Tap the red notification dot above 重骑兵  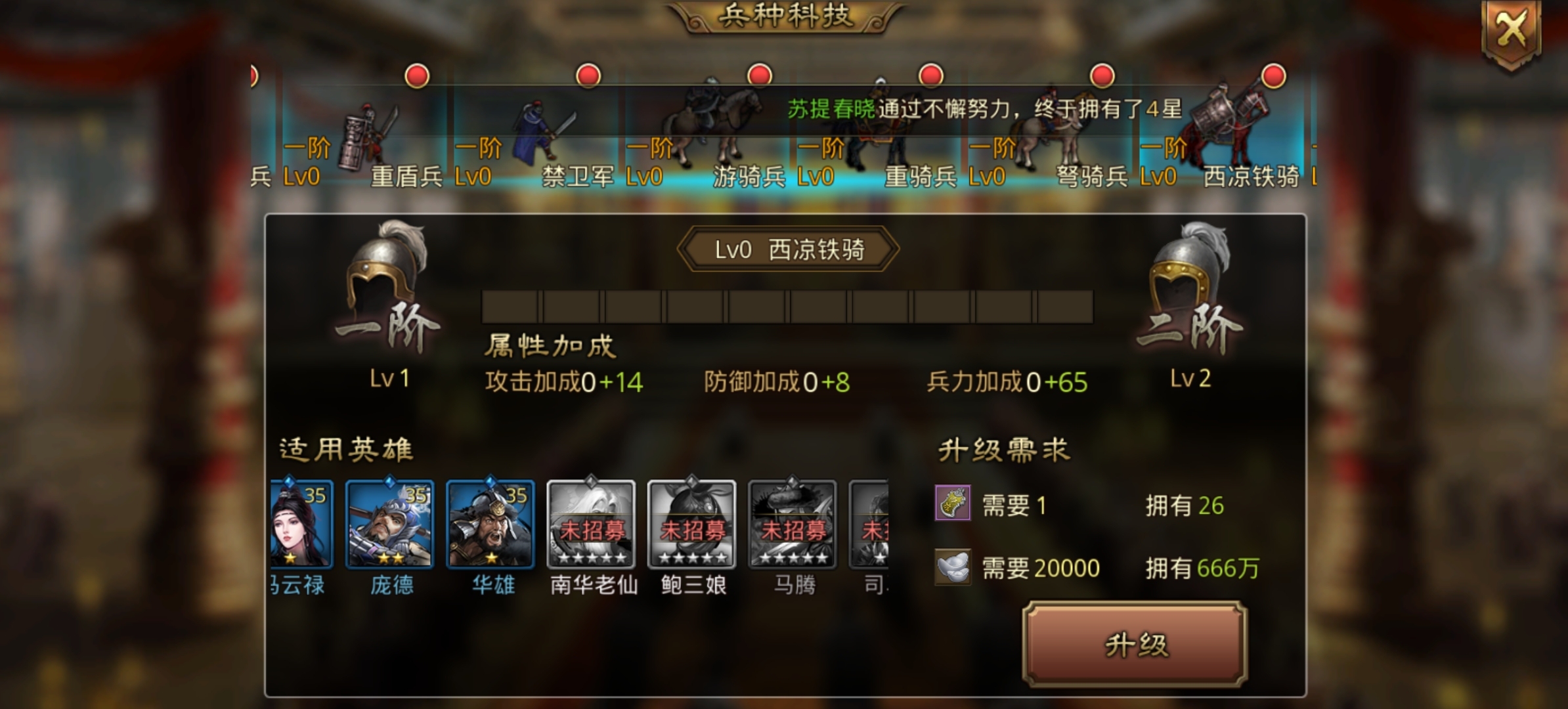928,76
